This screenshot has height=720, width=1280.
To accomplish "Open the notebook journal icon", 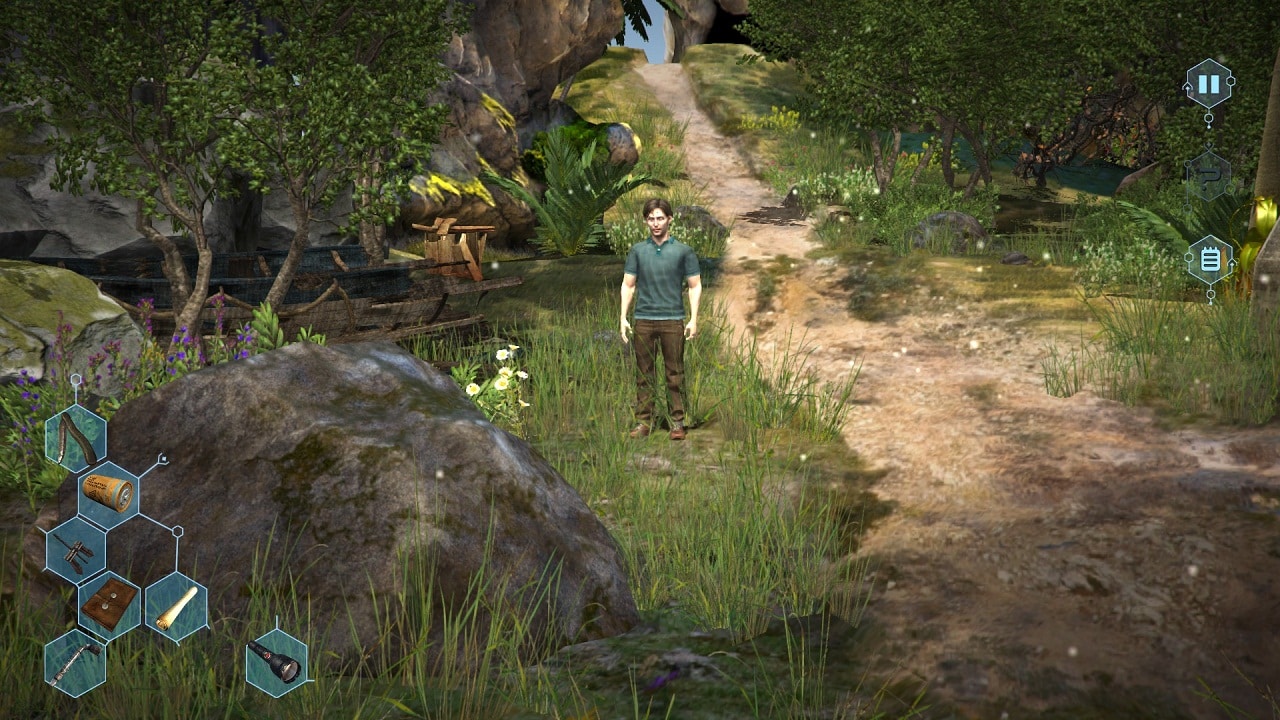I will (1209, 260).
